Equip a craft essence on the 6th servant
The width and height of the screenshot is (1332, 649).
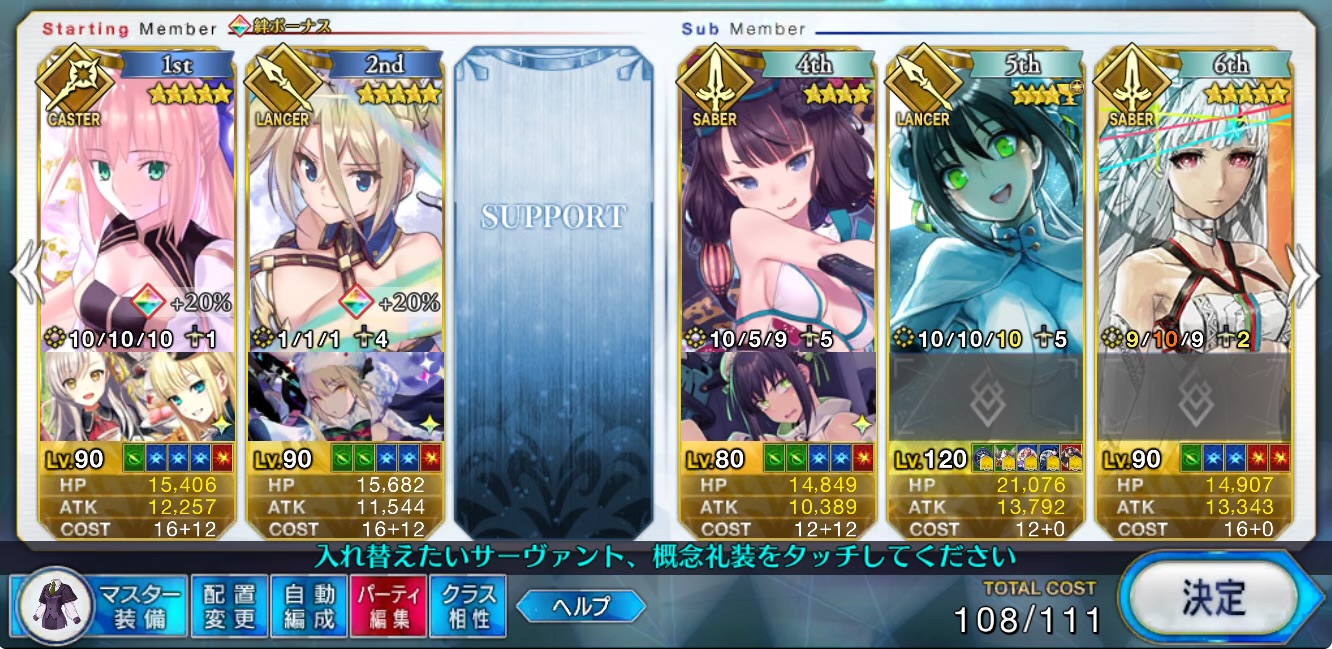pos(1194,396)
